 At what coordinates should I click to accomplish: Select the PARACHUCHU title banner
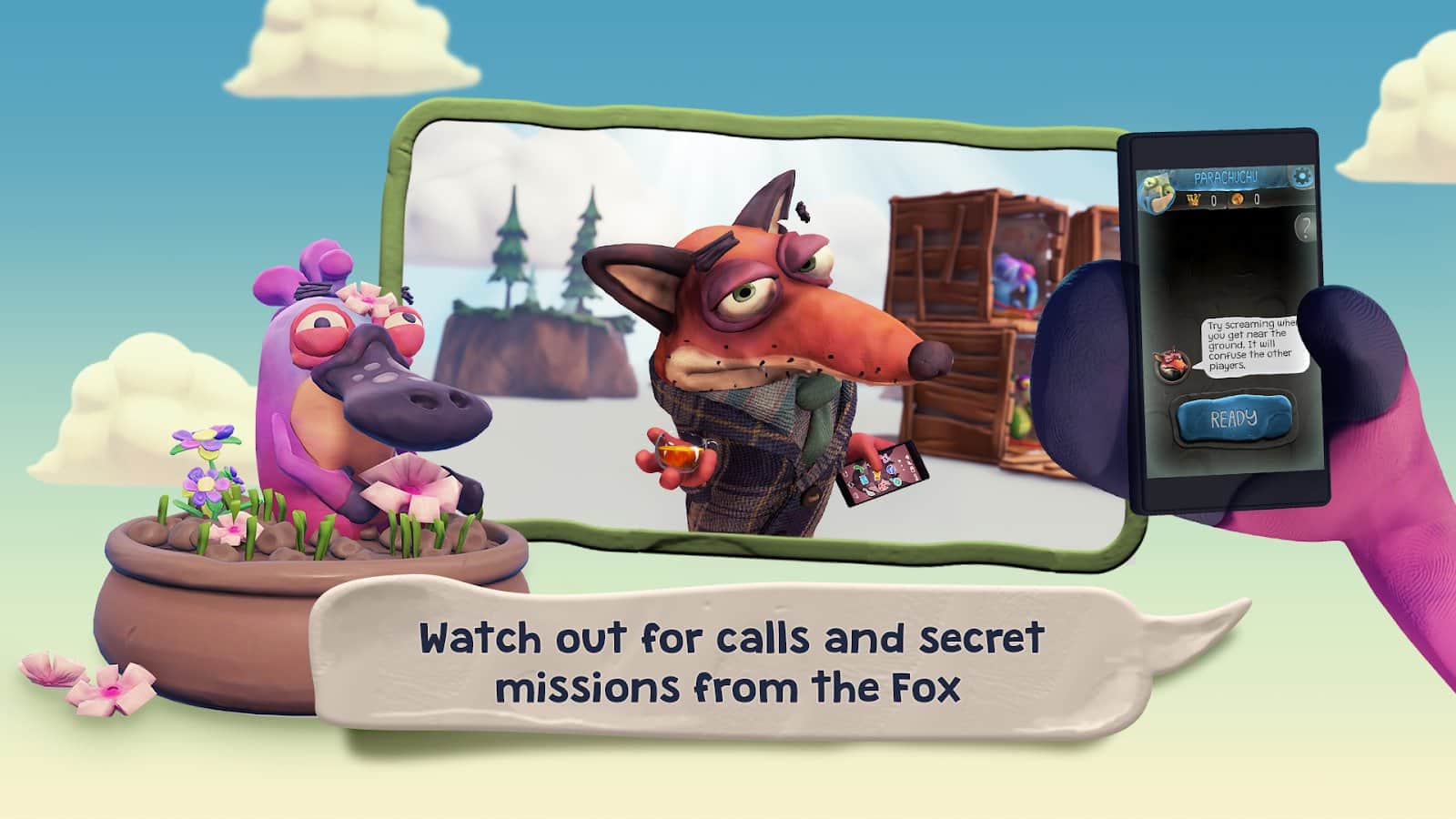tap(1226, 177)
